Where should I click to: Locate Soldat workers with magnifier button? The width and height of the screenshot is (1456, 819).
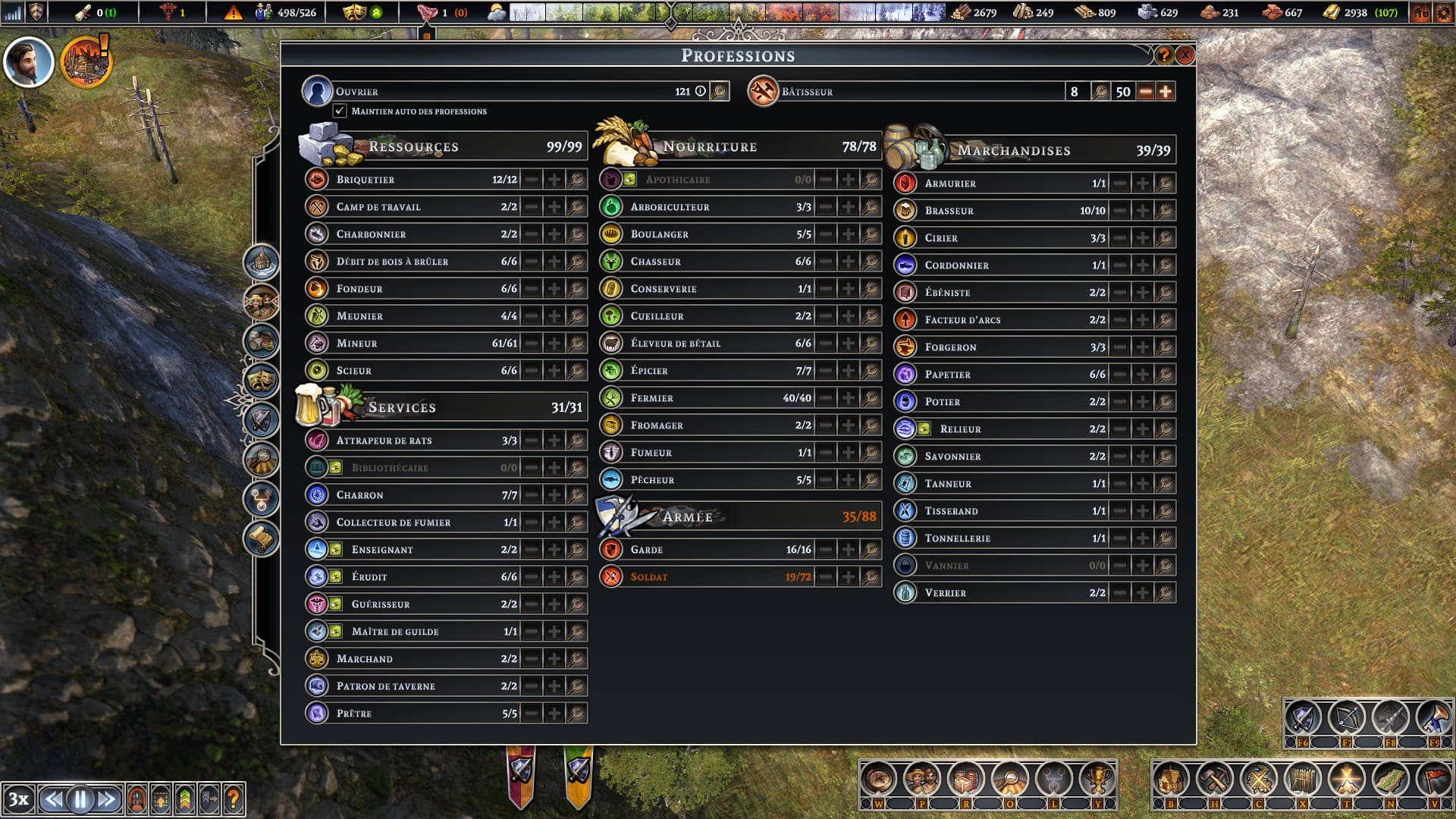tap(871, 577)
